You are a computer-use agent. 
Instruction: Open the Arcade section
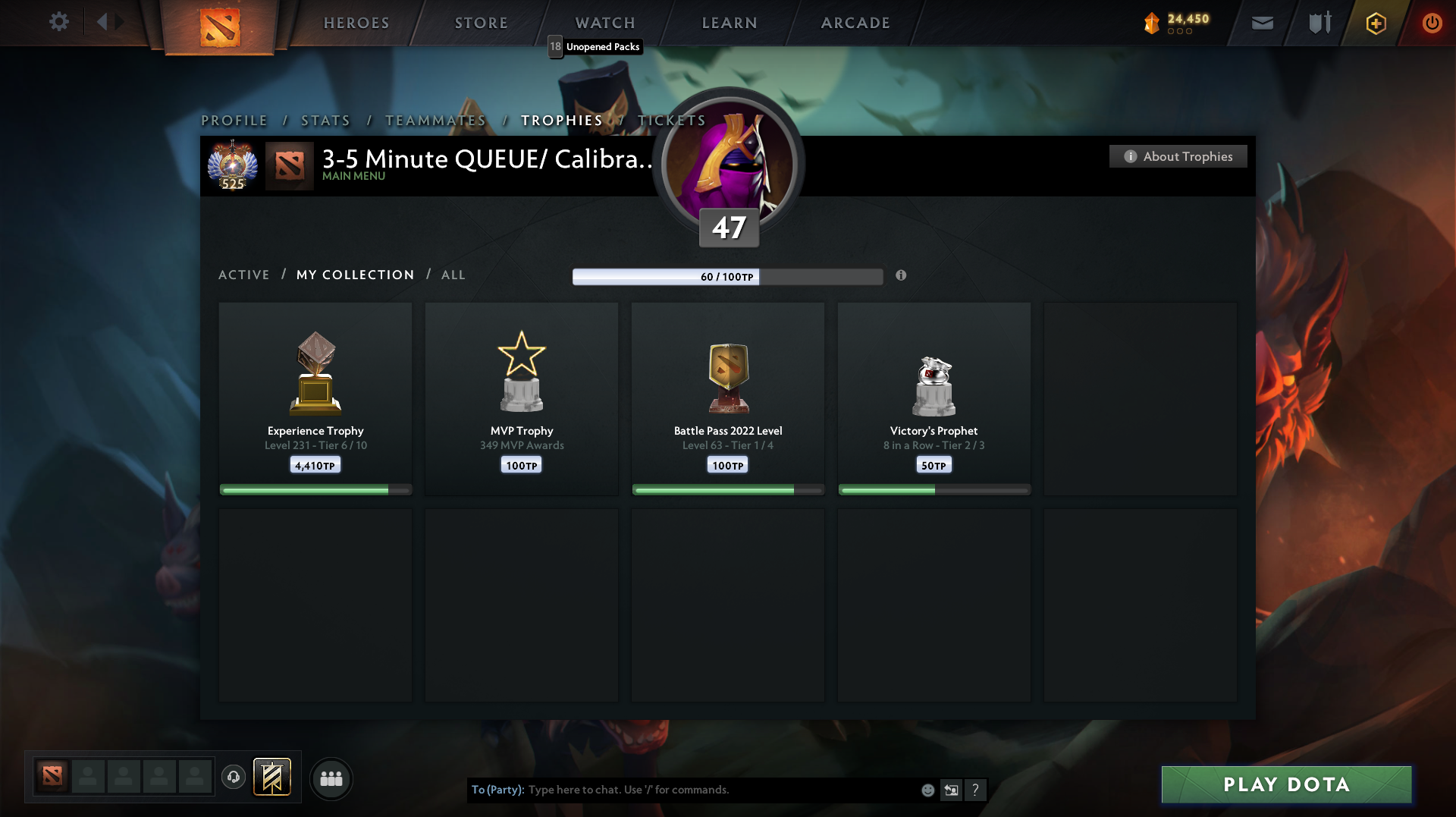coord(855,23)
